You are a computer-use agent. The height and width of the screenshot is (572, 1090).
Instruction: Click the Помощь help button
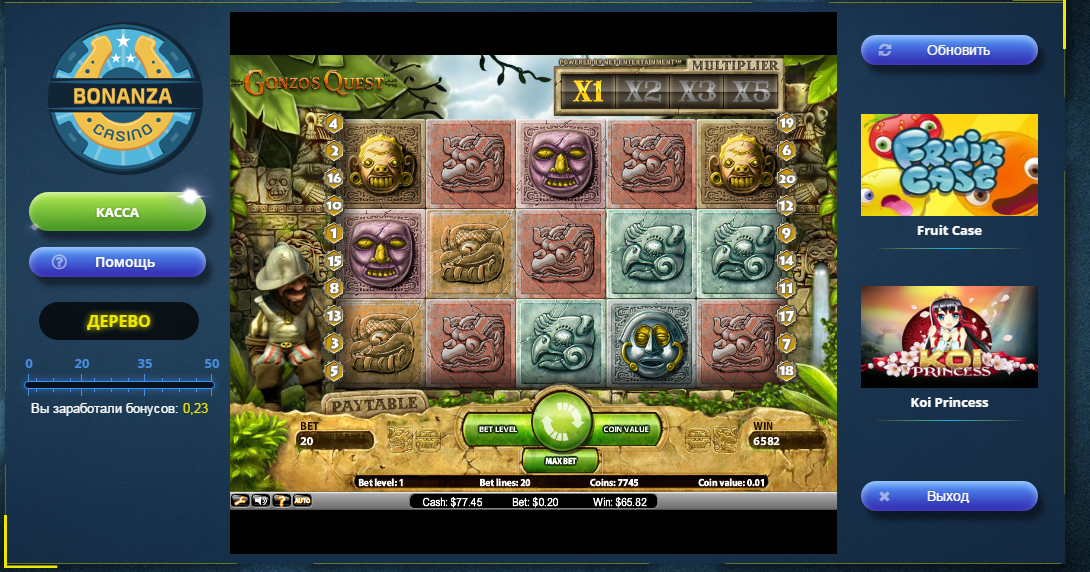point(117,262)
